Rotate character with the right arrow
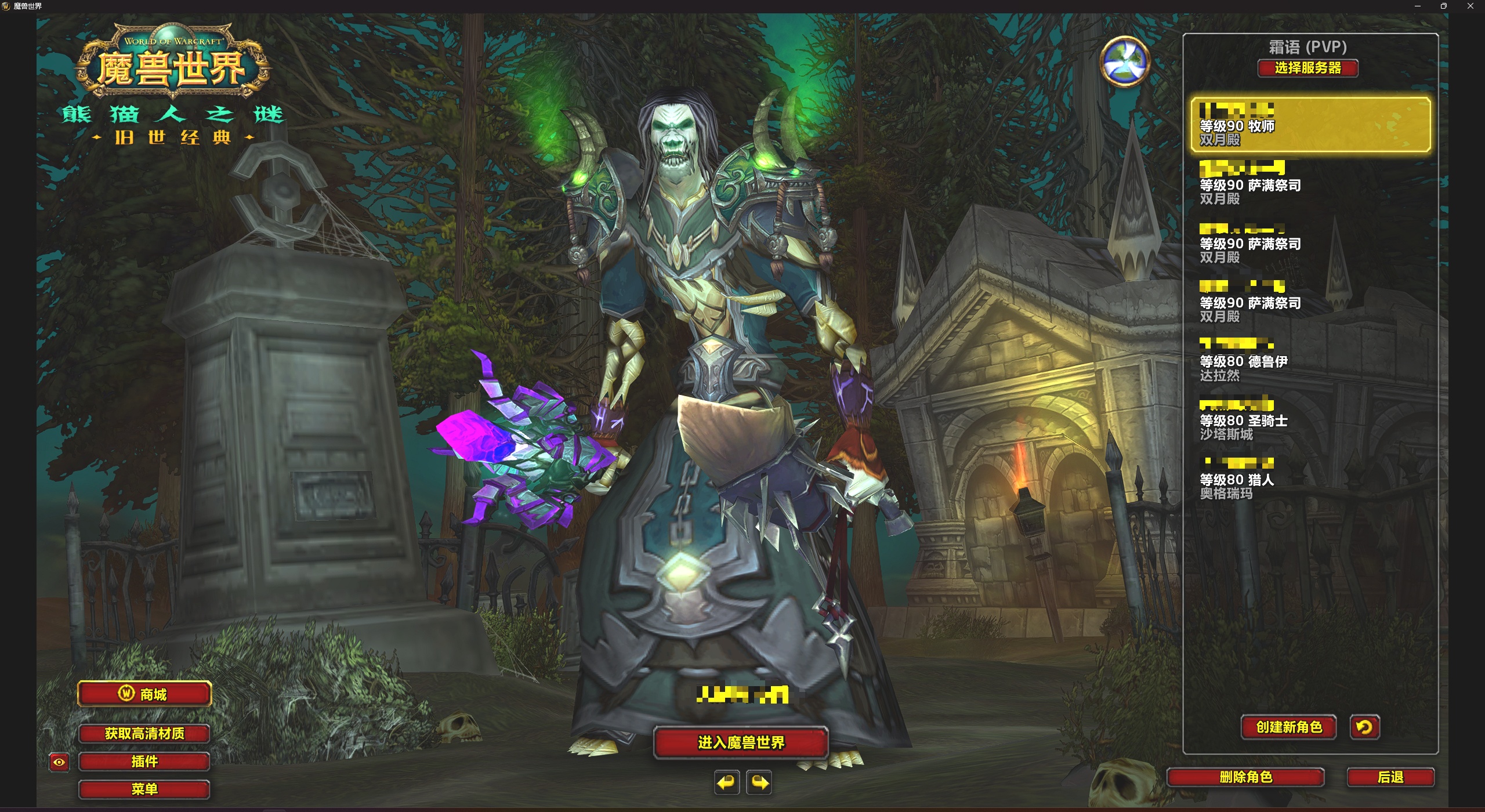This screenshot has height=812, width=1485. [x=759, y=783]
